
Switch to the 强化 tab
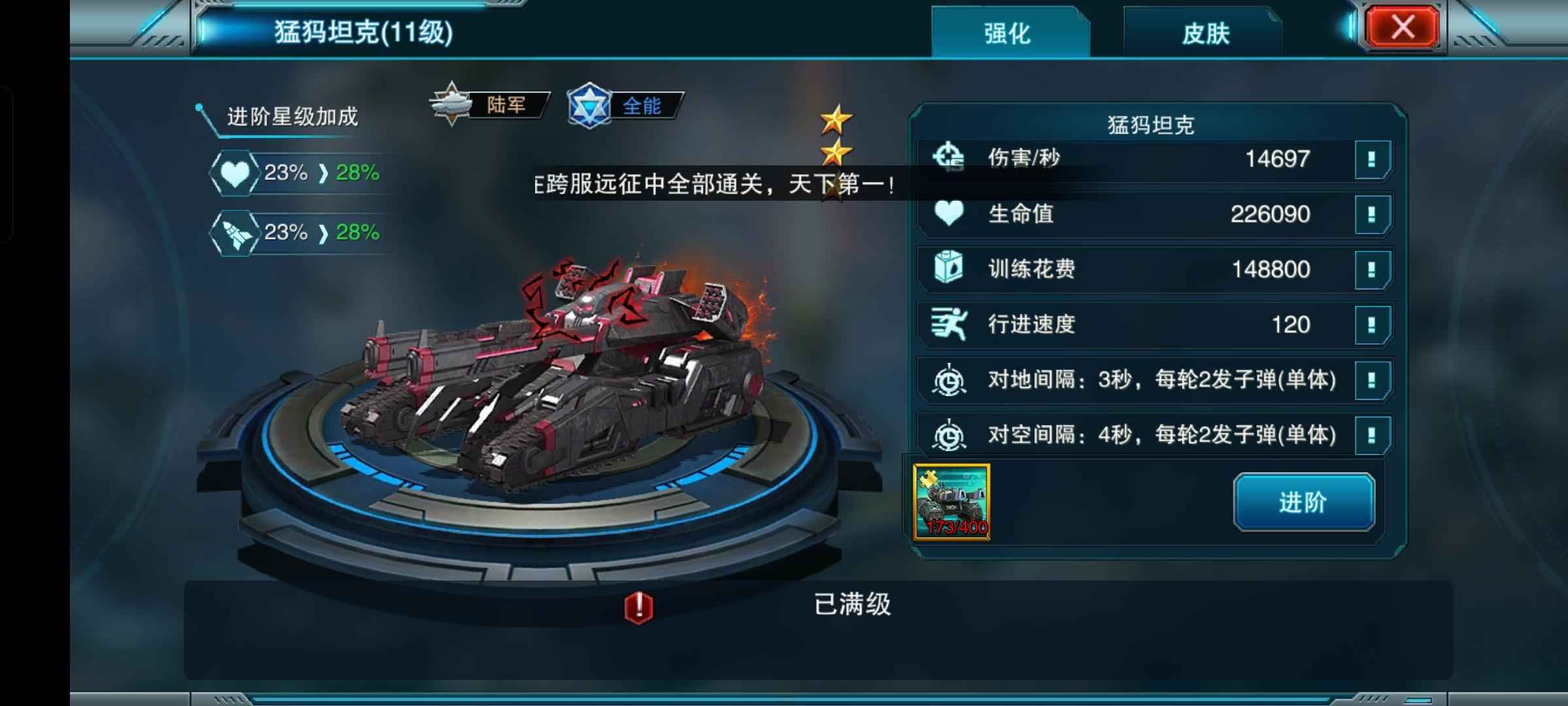(x=1007, y=33)
